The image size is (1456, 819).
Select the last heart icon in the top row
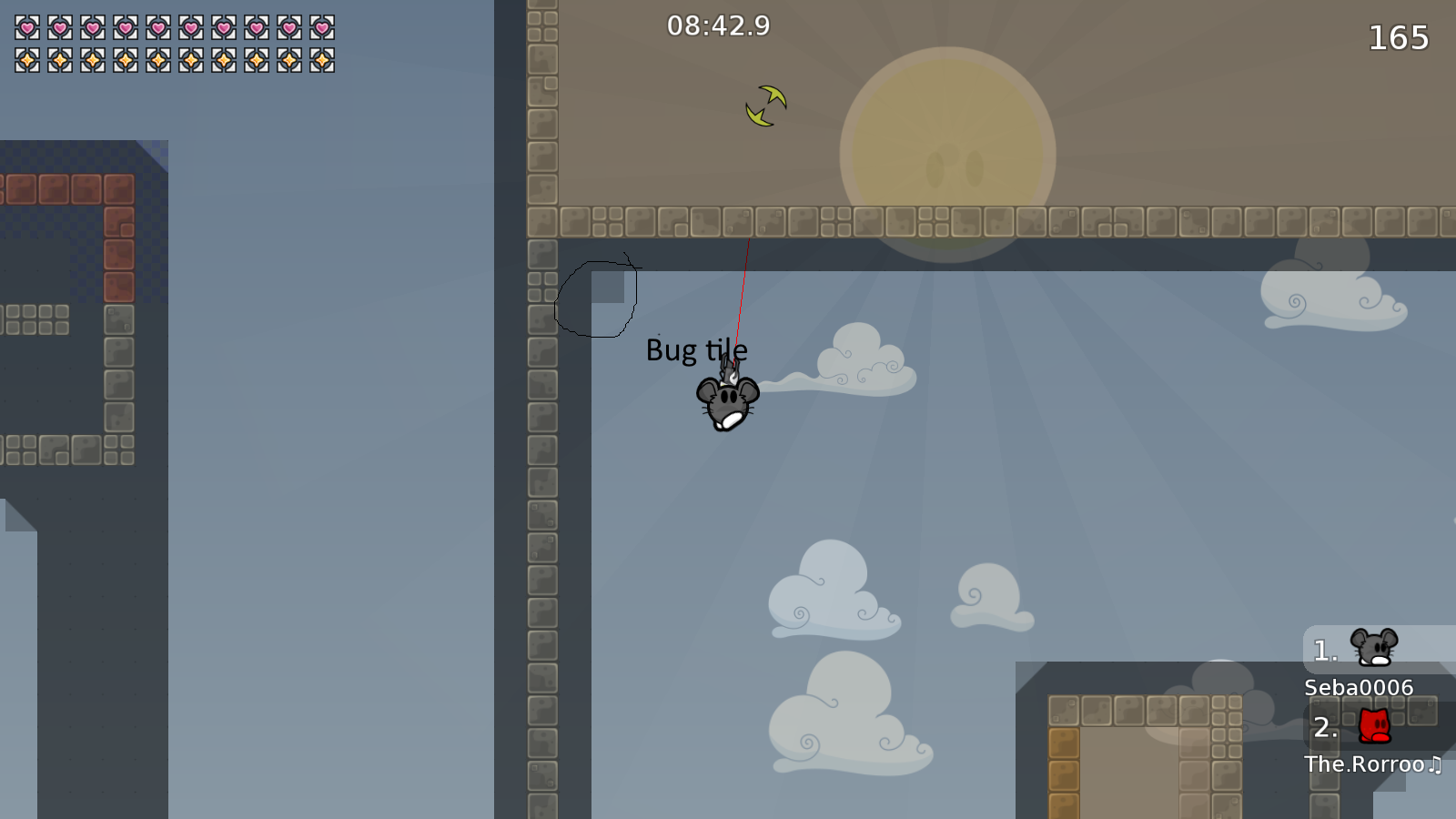click(321, 27)
